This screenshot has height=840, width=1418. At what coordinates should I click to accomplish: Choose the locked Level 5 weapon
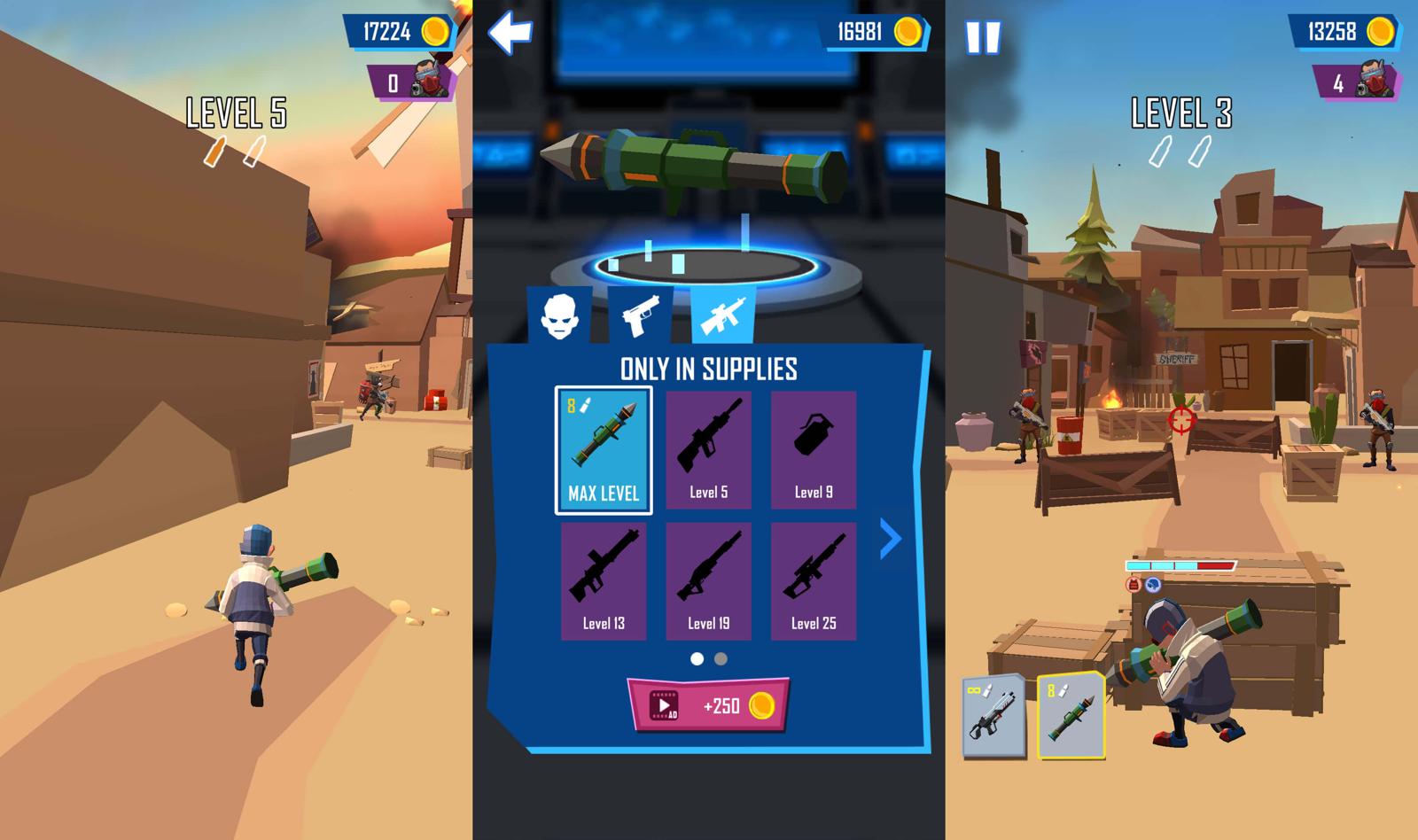click(708, 450)
